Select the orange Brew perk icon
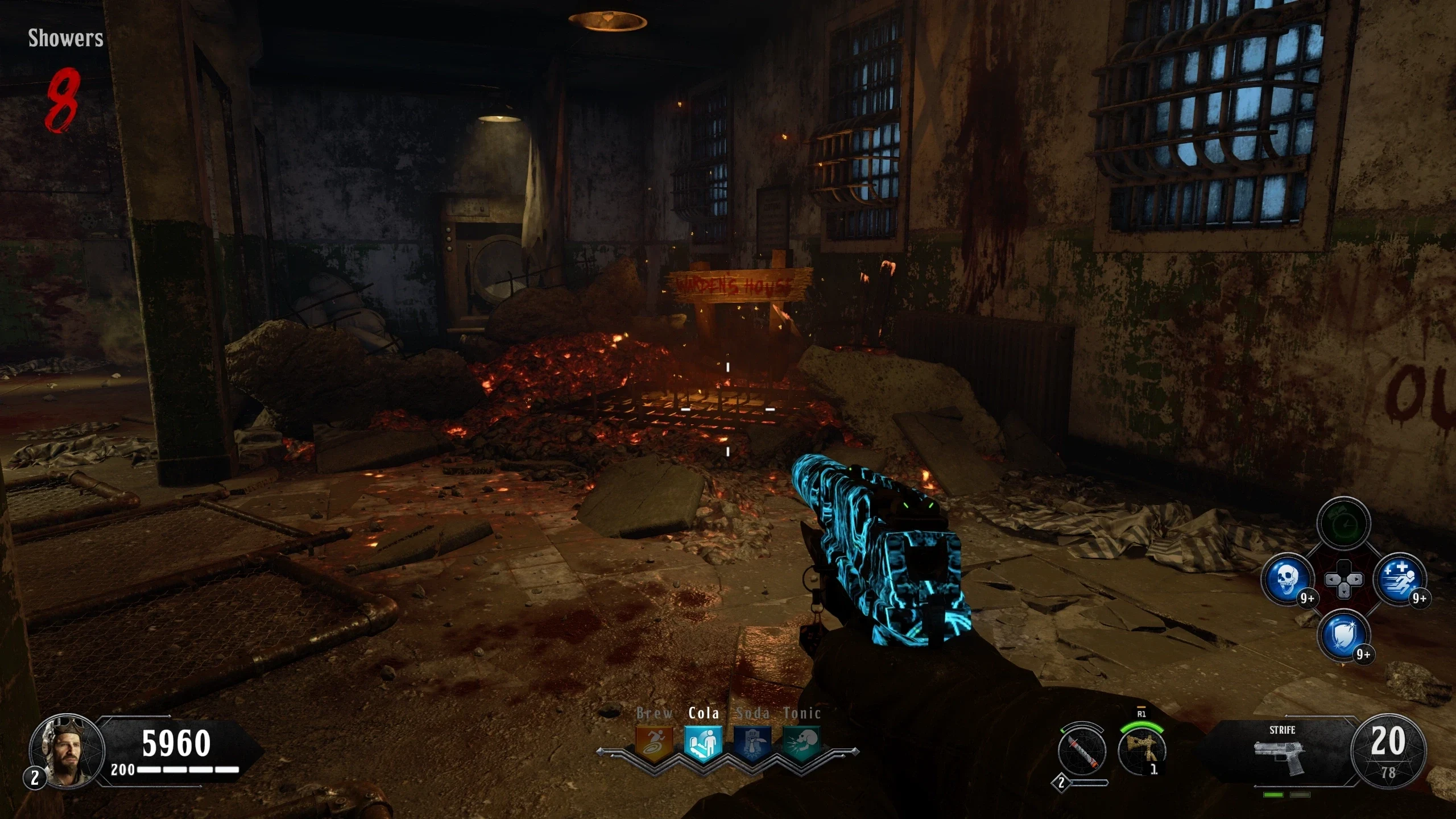This screenshot has height=819, width=1456. click(655, 743)
